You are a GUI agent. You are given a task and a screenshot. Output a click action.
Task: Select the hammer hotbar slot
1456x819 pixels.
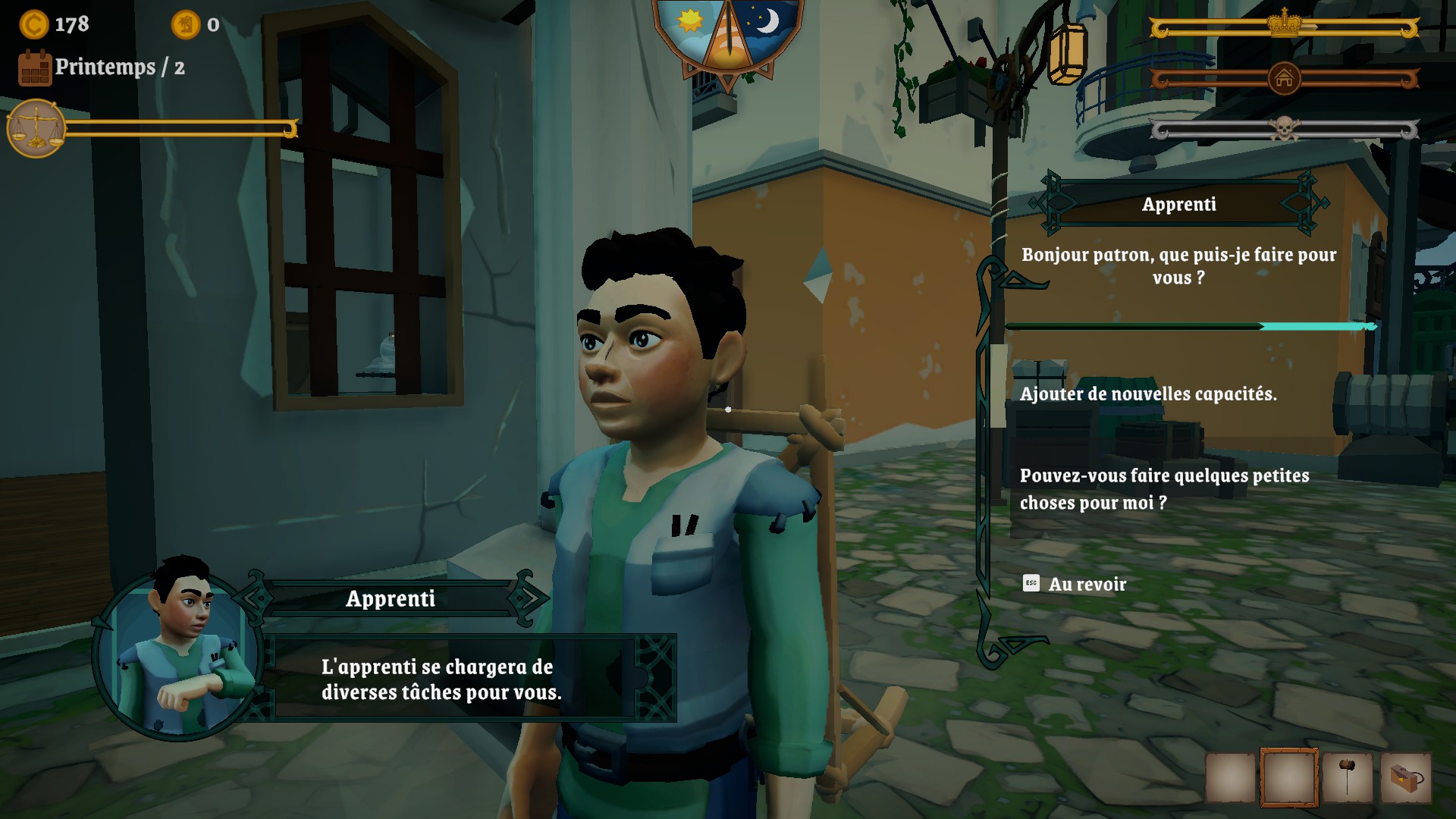tap(1347, 778)
